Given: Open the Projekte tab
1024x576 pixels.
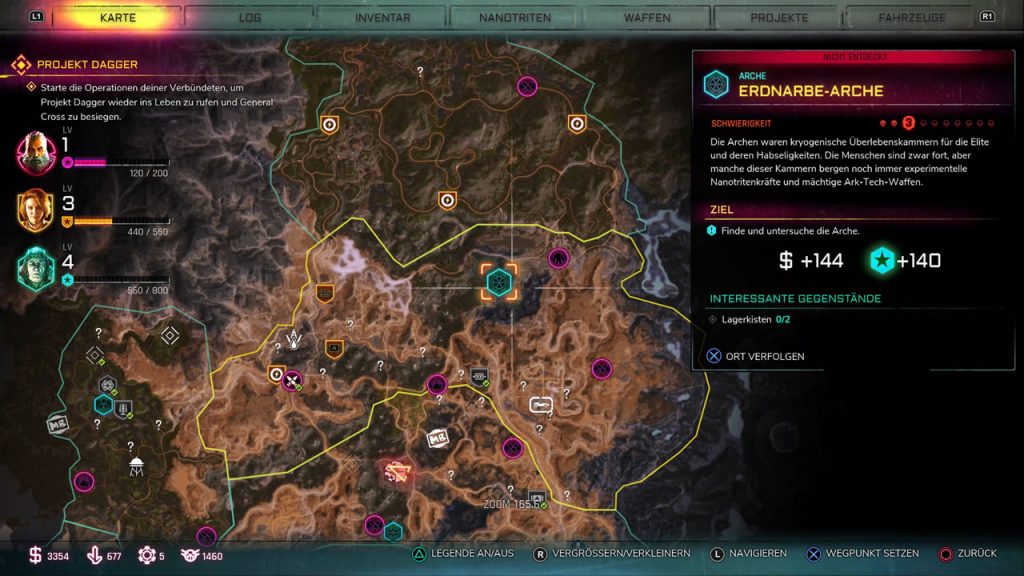Looking at the screenshot, I should pos(778,18).
